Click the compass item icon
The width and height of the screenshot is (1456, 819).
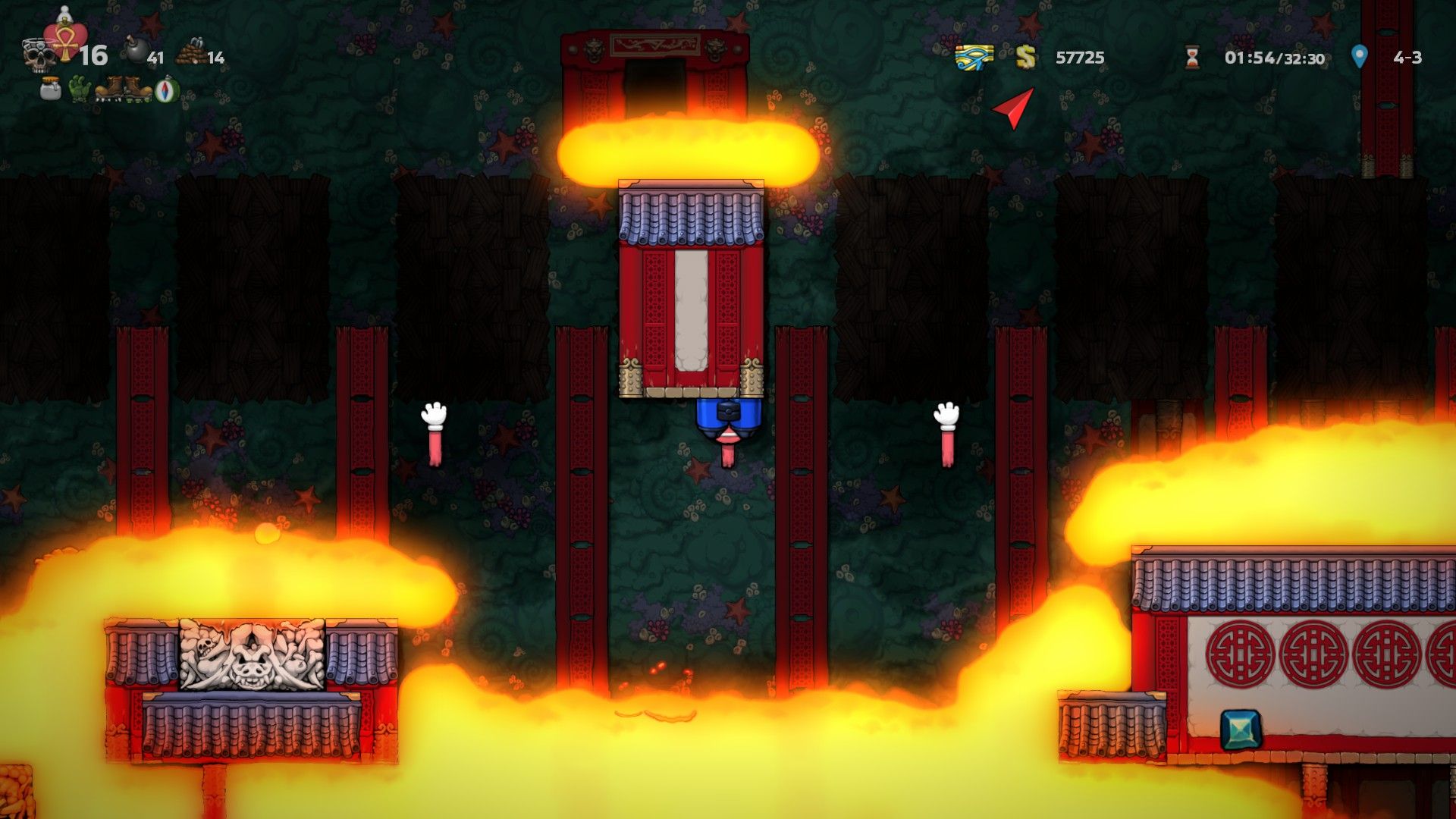point(167,90)
